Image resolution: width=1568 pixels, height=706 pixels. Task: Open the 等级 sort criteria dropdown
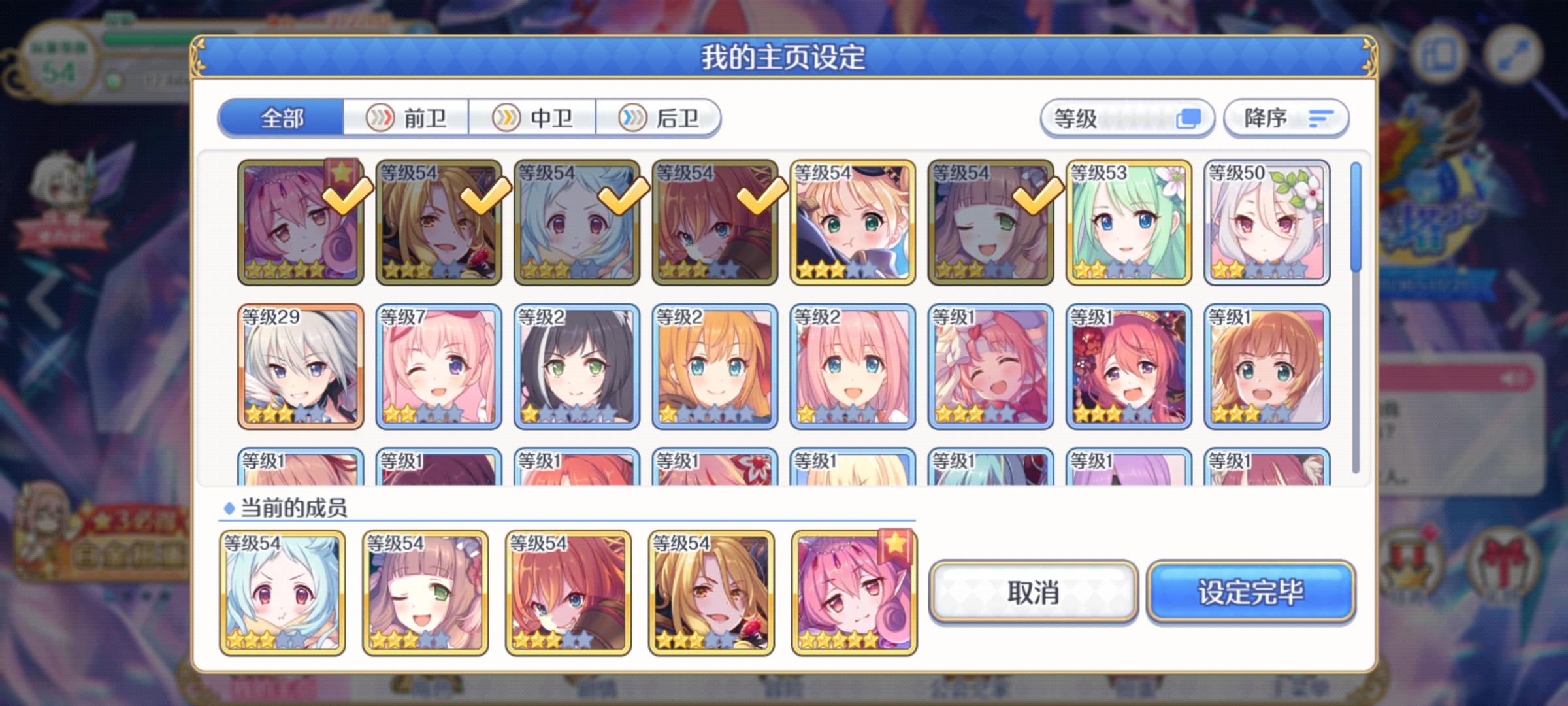[1127, 118]
